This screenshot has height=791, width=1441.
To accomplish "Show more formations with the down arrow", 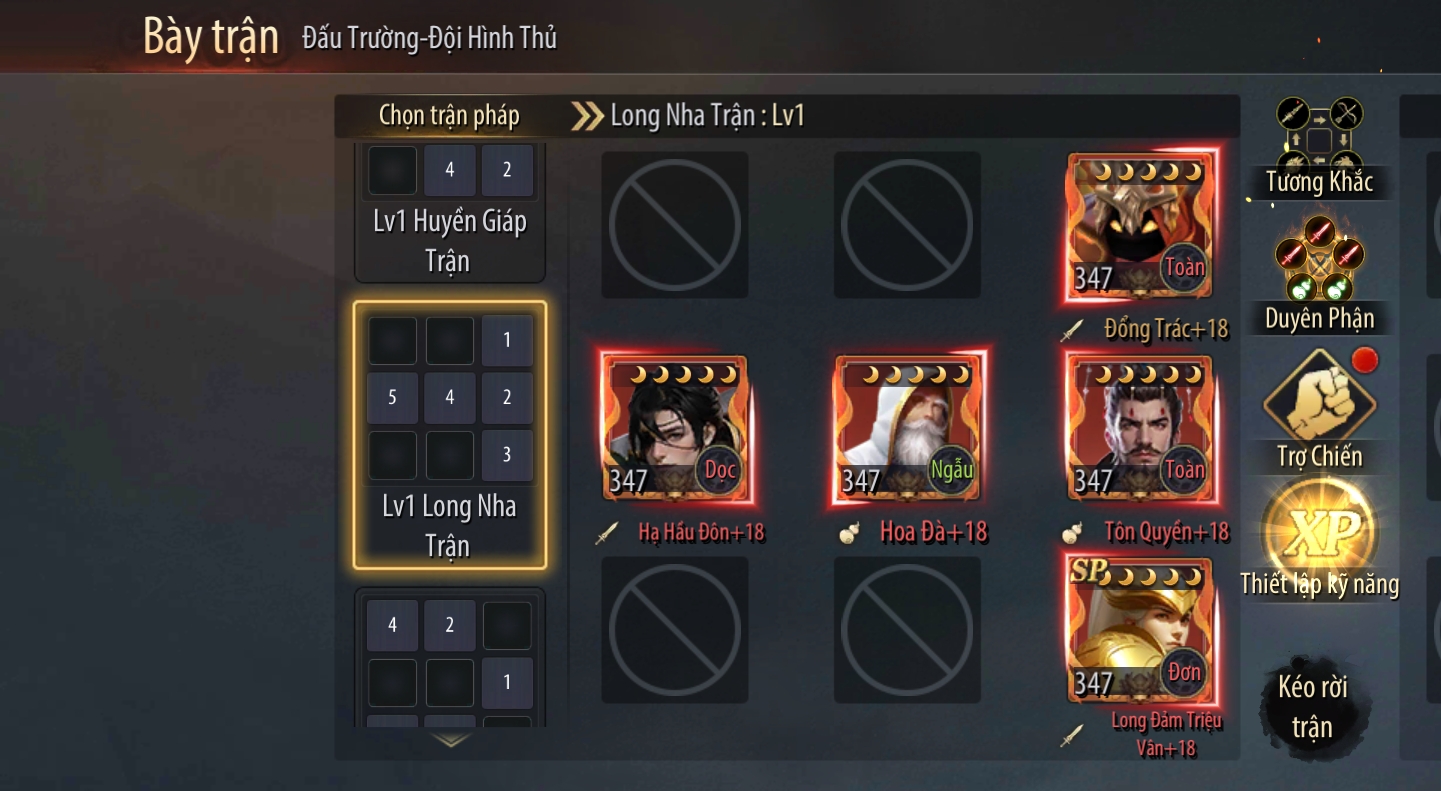I will (451, 741).
